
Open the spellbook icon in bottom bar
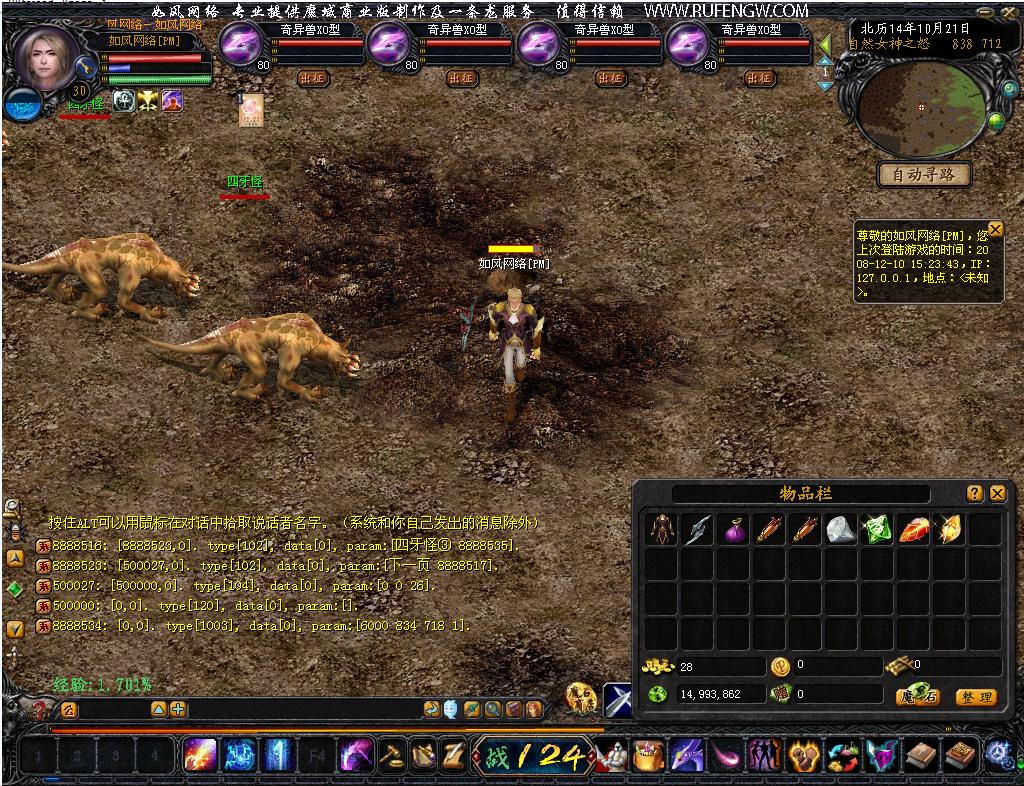click(x=921, y=756)
